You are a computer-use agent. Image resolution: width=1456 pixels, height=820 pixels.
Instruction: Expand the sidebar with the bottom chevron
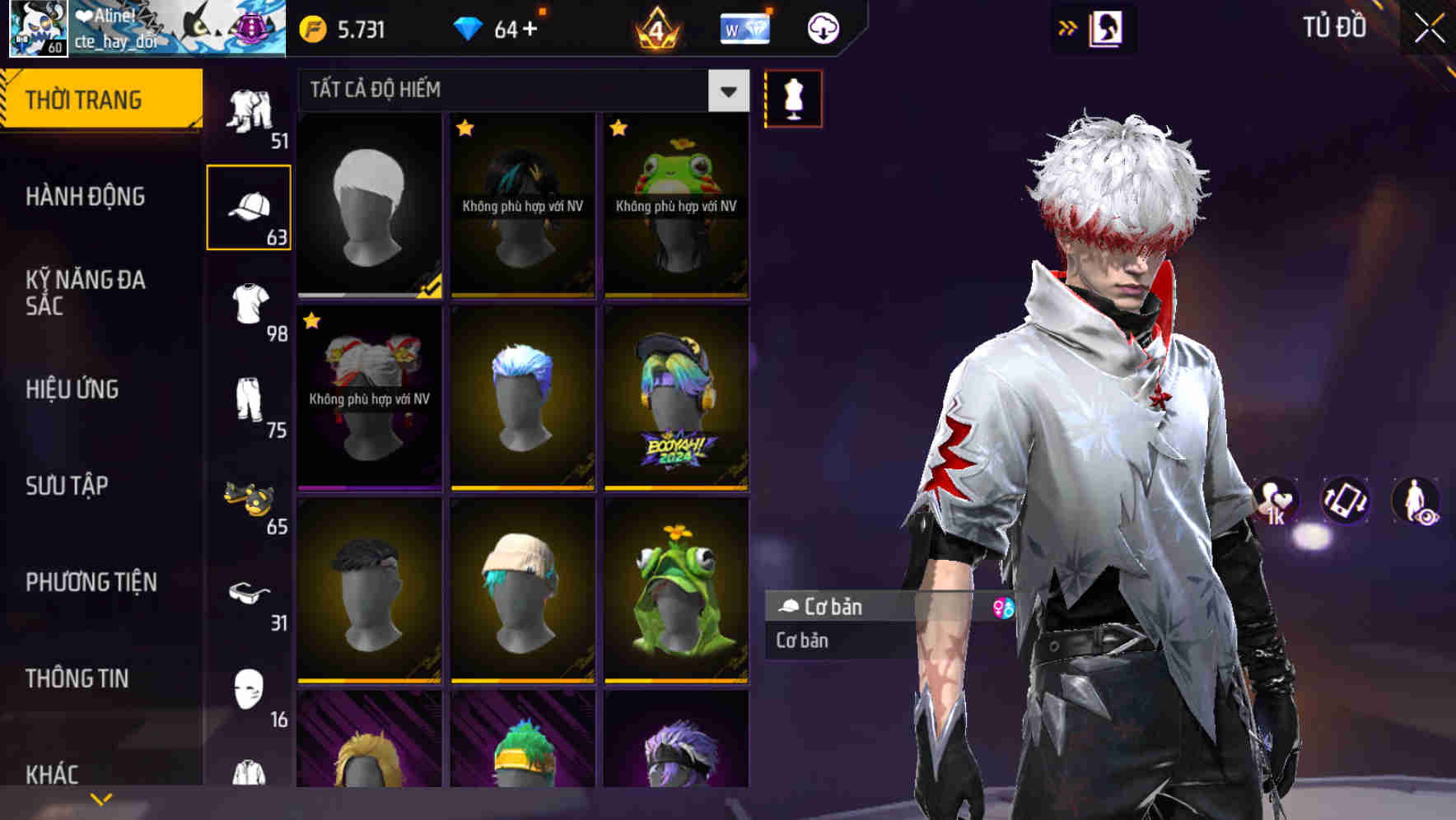101,797
